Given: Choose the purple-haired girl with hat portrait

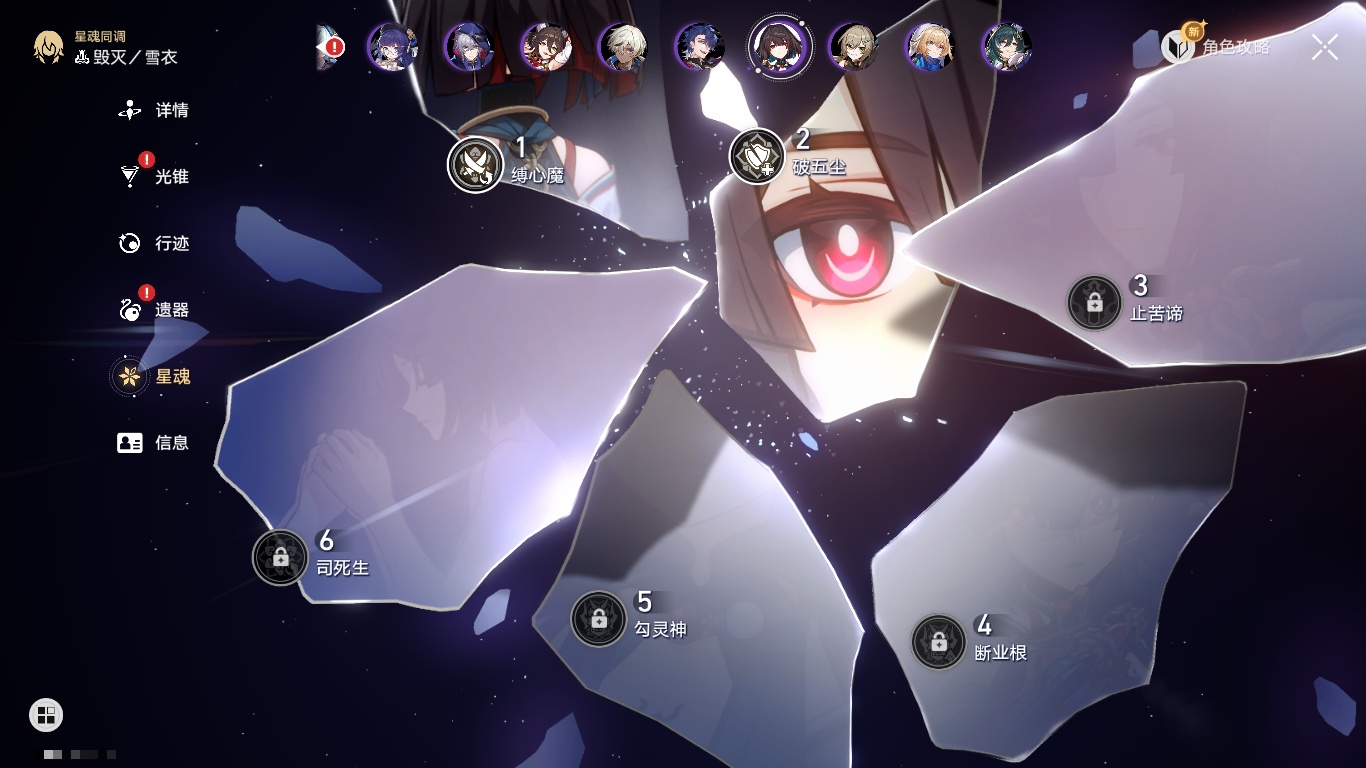Looking at the screenshot, I should point(392,47).
